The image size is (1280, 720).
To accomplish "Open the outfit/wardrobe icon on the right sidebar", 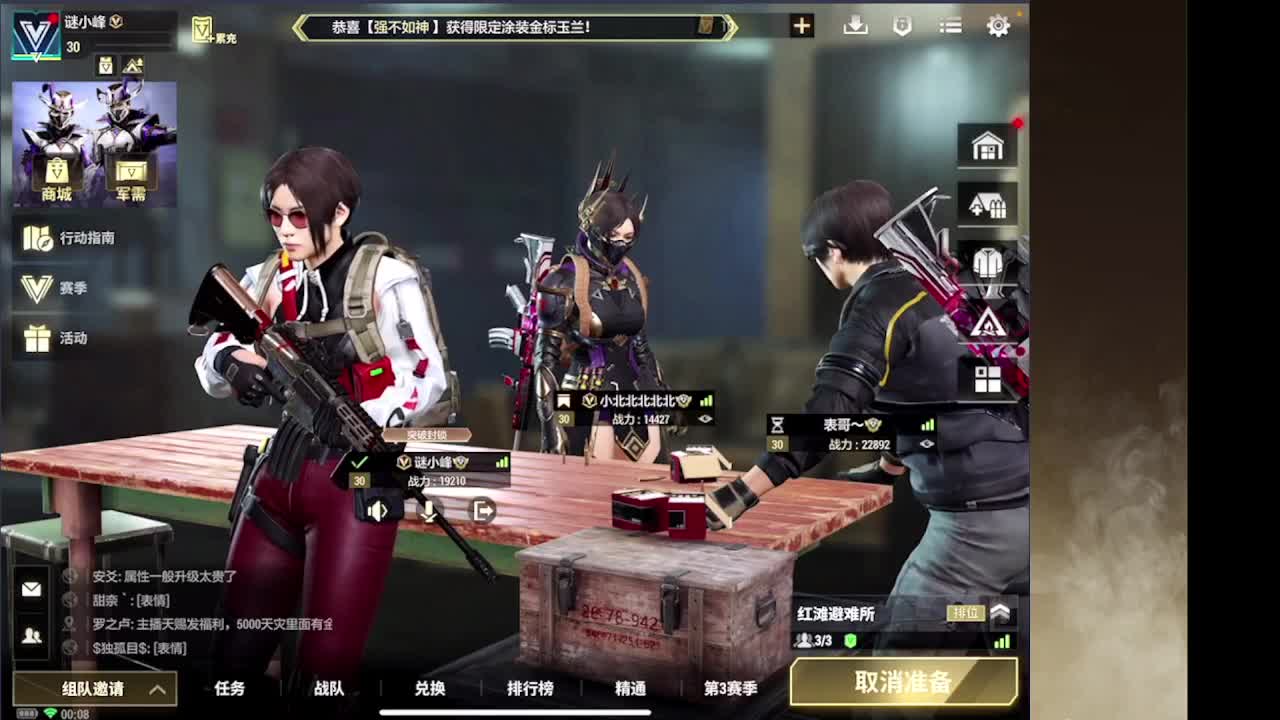I will pyautogui.click(x=986, y=263).
